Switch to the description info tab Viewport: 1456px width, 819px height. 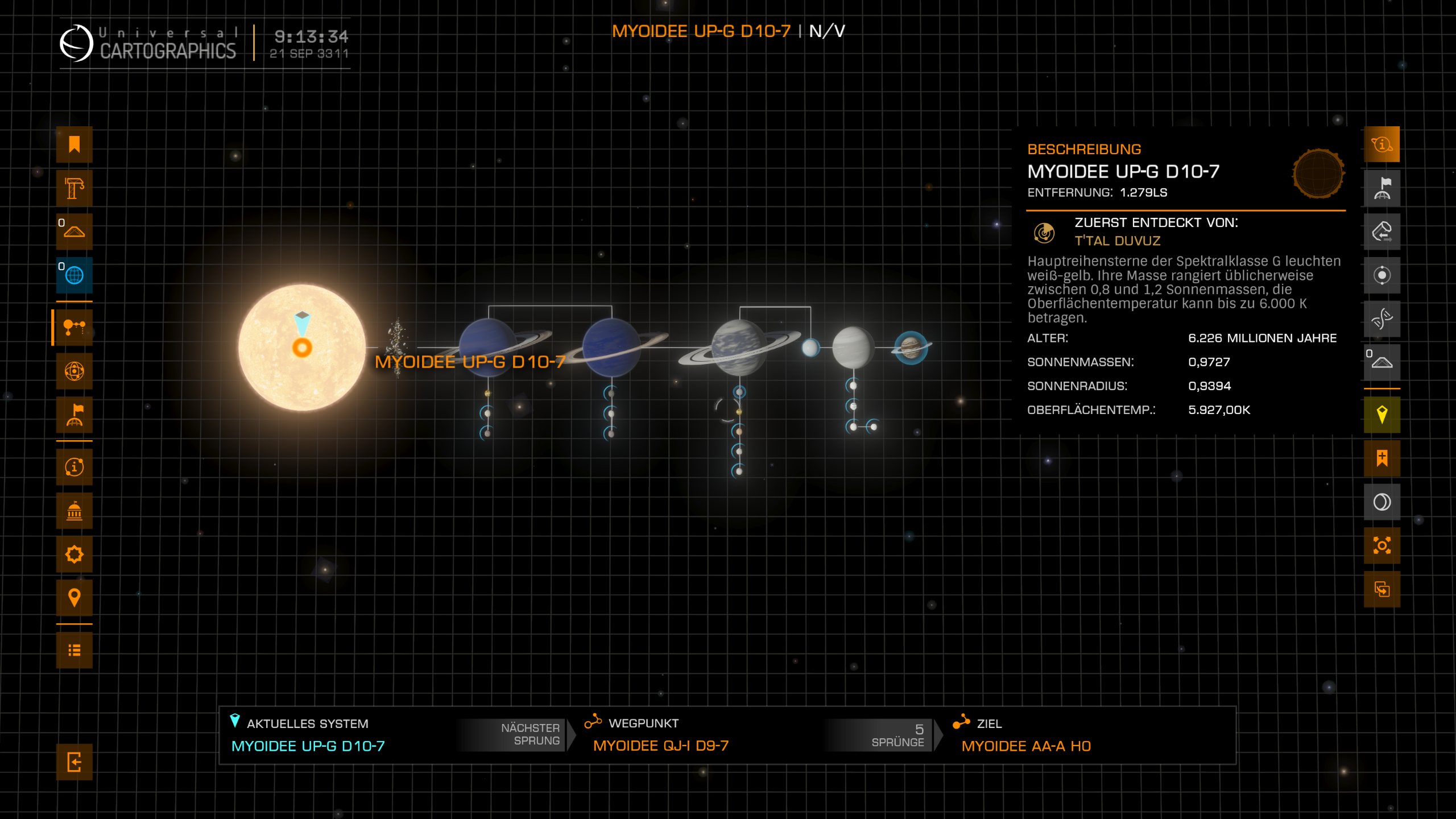pyautogui.click(x=1381, y=144)
